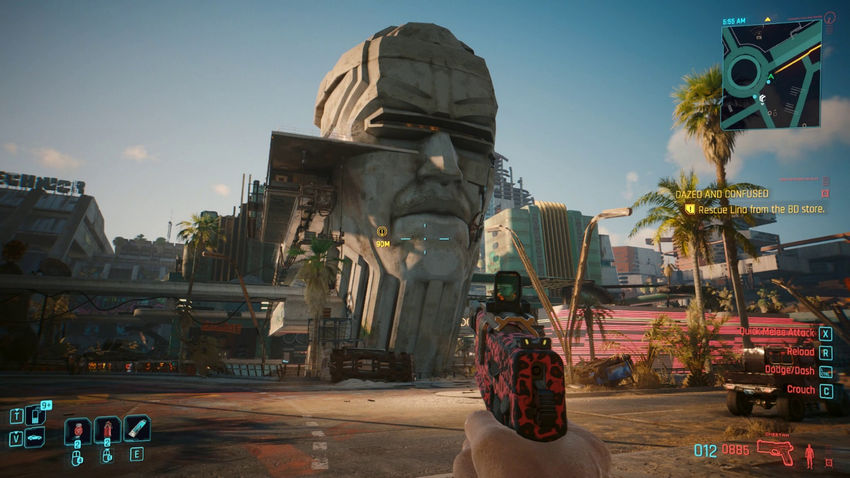Open the minimap
The height and width of the screenshot is (478, 850).
[770, 75]
